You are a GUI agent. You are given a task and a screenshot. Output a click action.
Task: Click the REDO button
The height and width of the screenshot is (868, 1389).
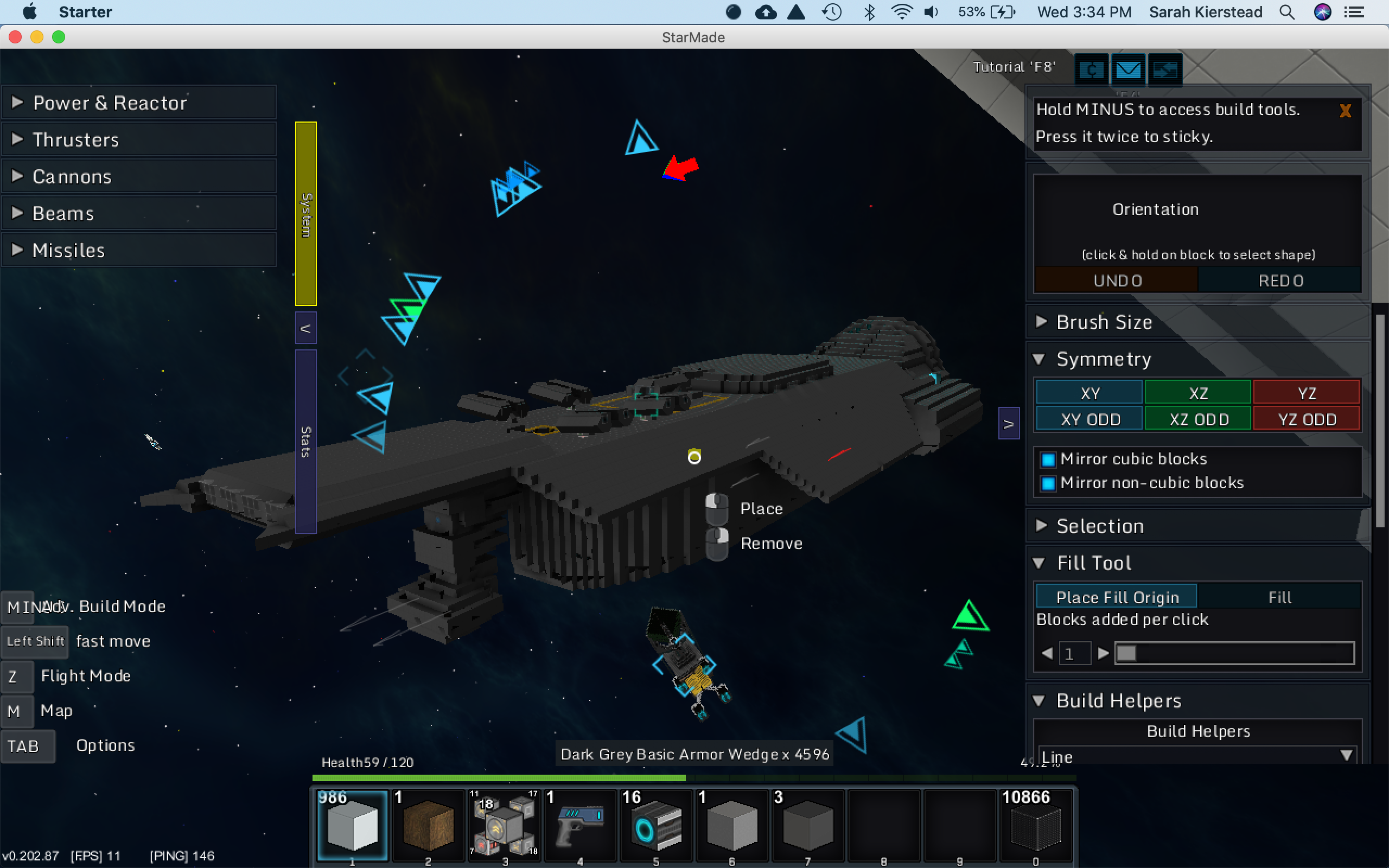click(1280, 280)
